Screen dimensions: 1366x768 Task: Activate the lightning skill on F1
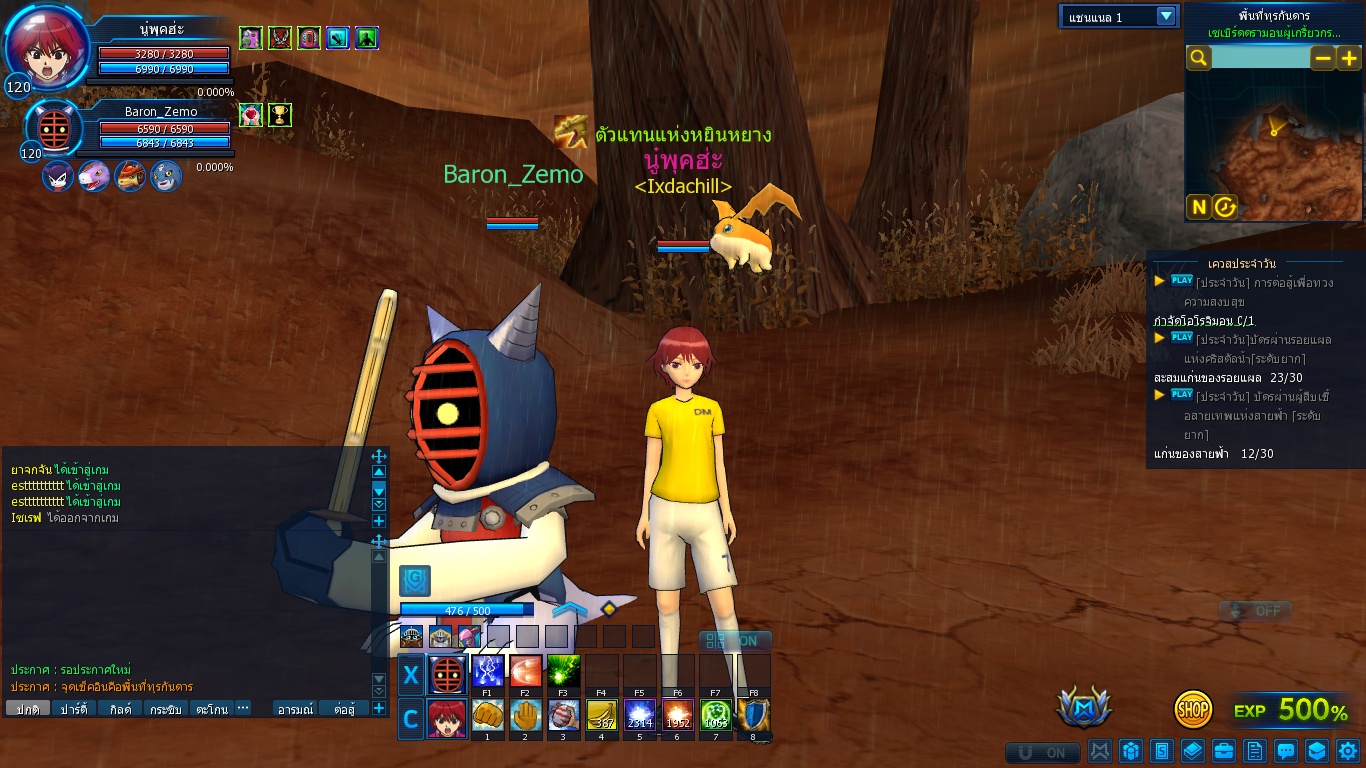point(487,670)
